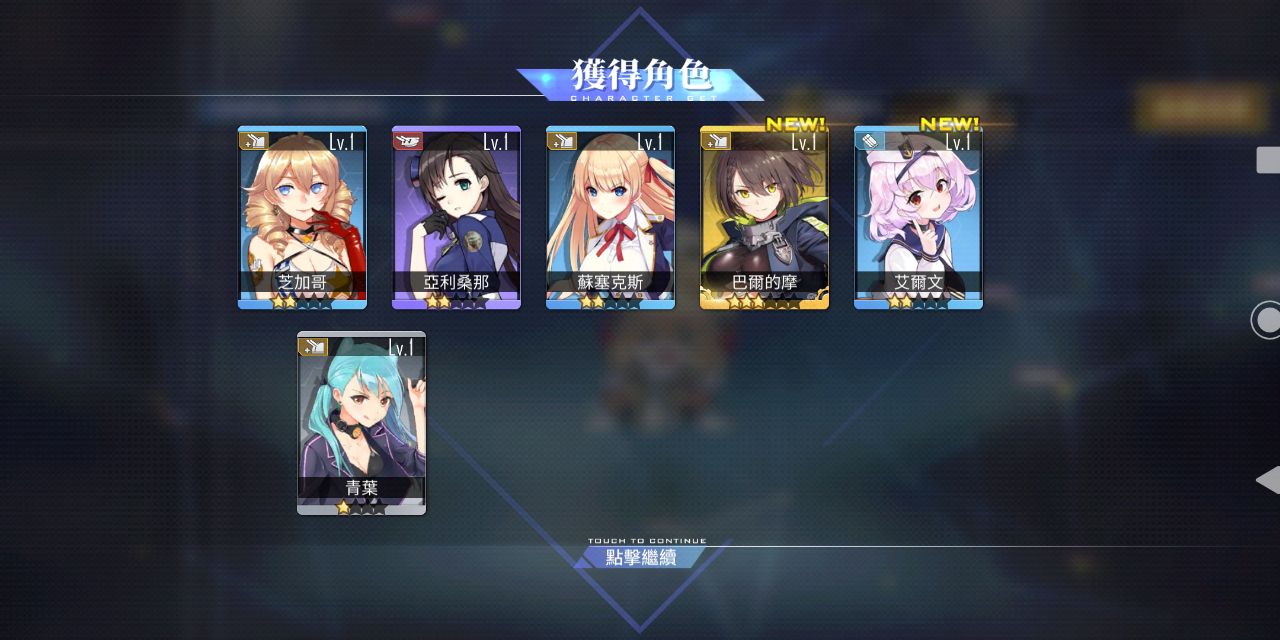Tap 點擊繼續 to continue

(x=641, y=557)
